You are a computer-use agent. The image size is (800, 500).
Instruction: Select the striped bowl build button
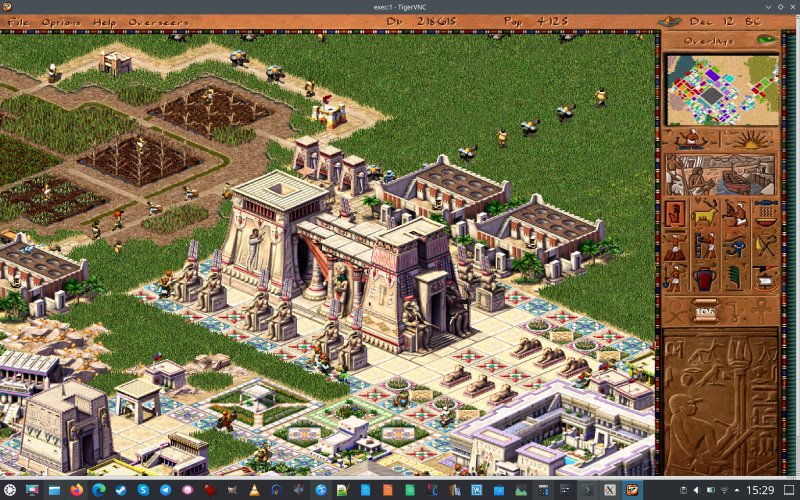[x=766, y=213]
